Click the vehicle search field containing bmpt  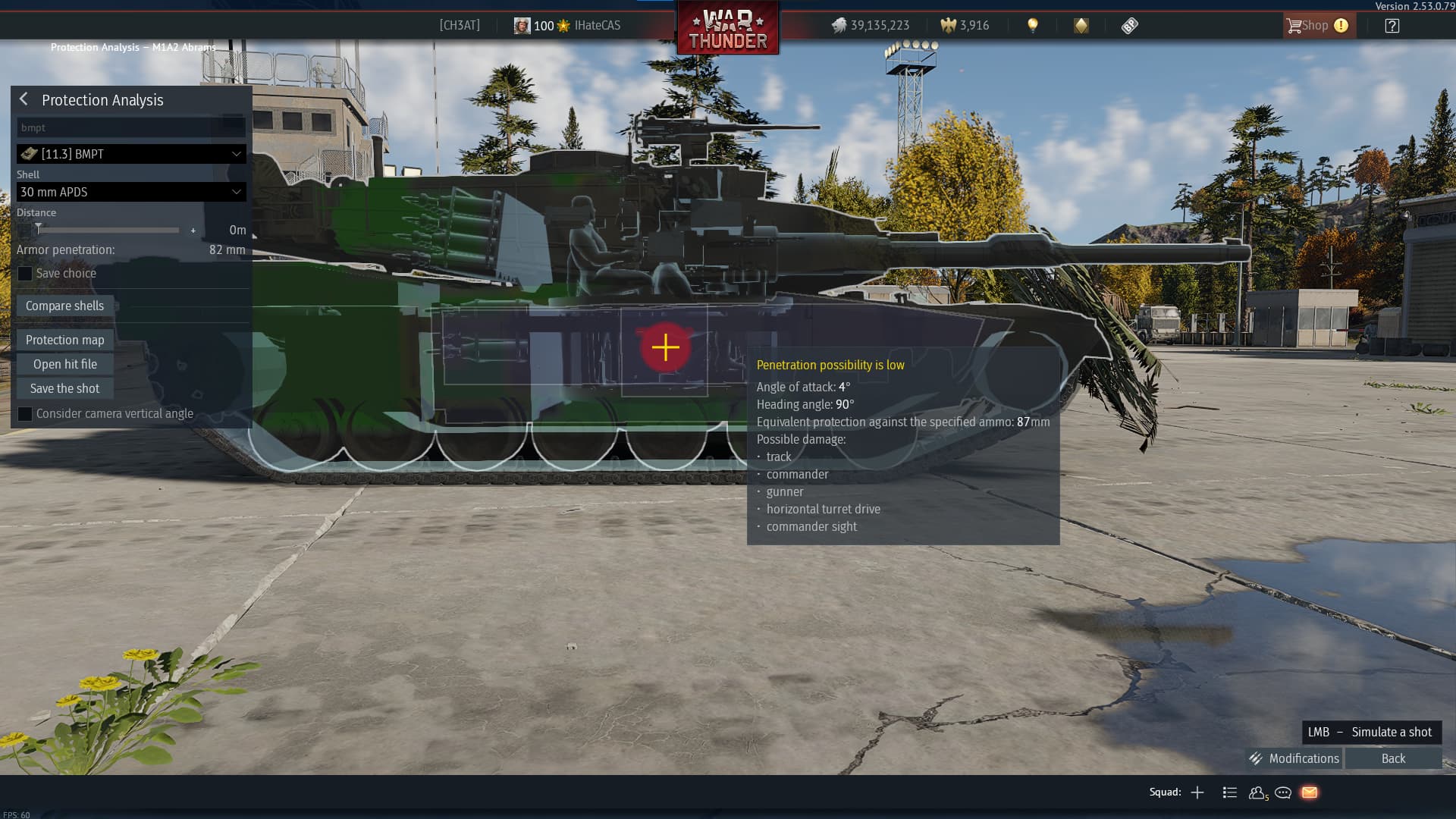click(121, 127)
